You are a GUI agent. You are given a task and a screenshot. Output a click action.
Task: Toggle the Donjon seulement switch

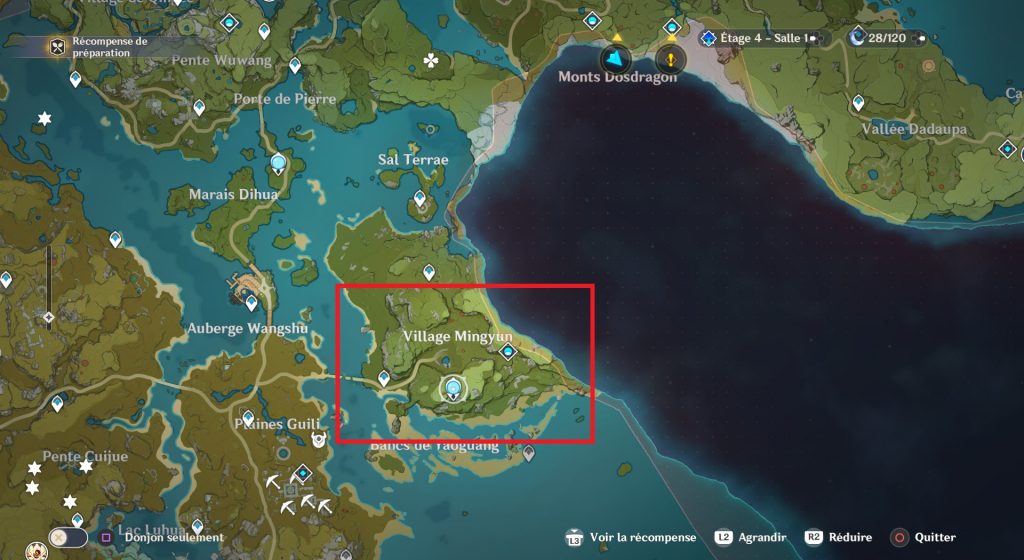(x=68, y=537)
